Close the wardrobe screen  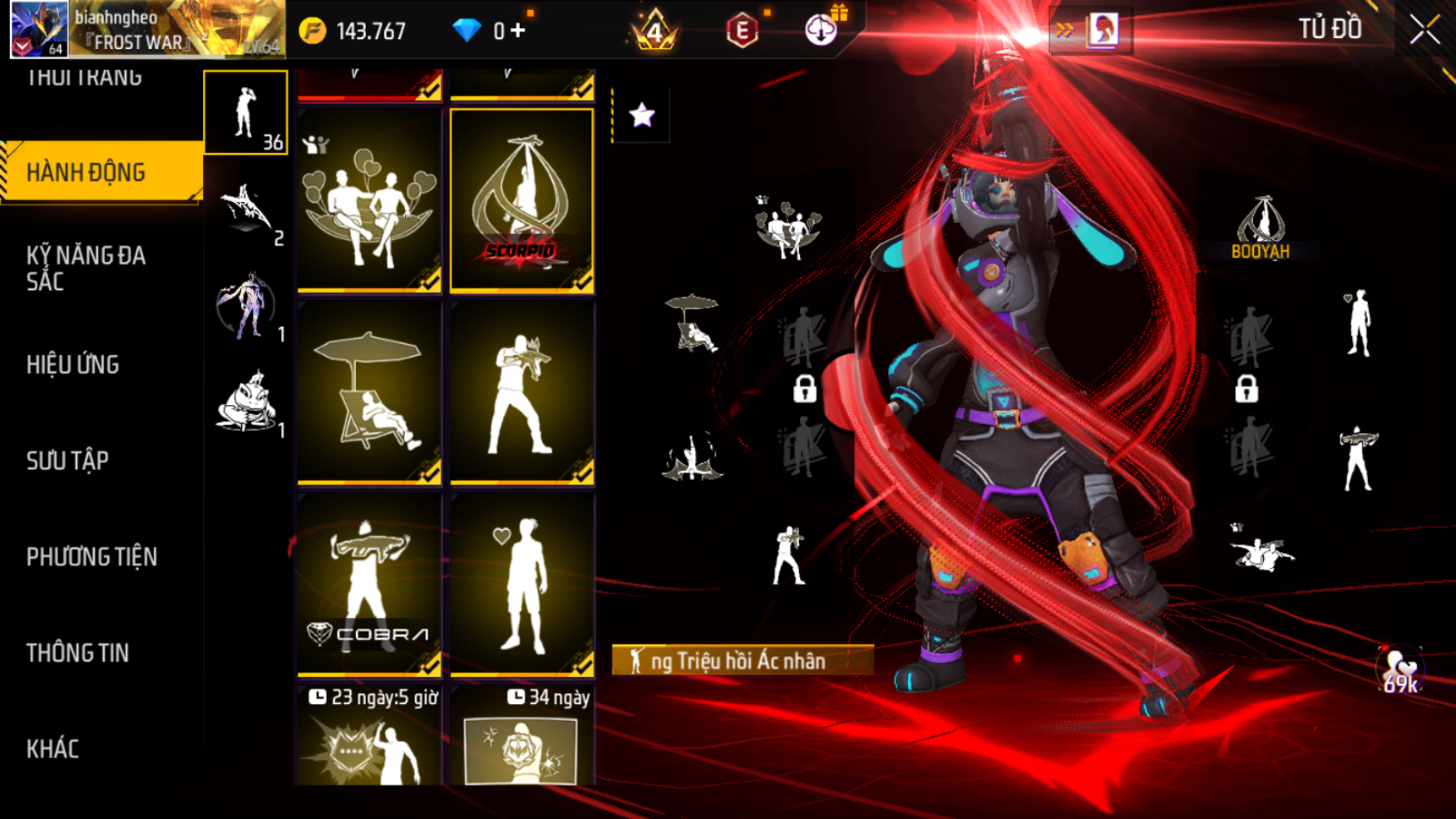[x=1424, y=31]
